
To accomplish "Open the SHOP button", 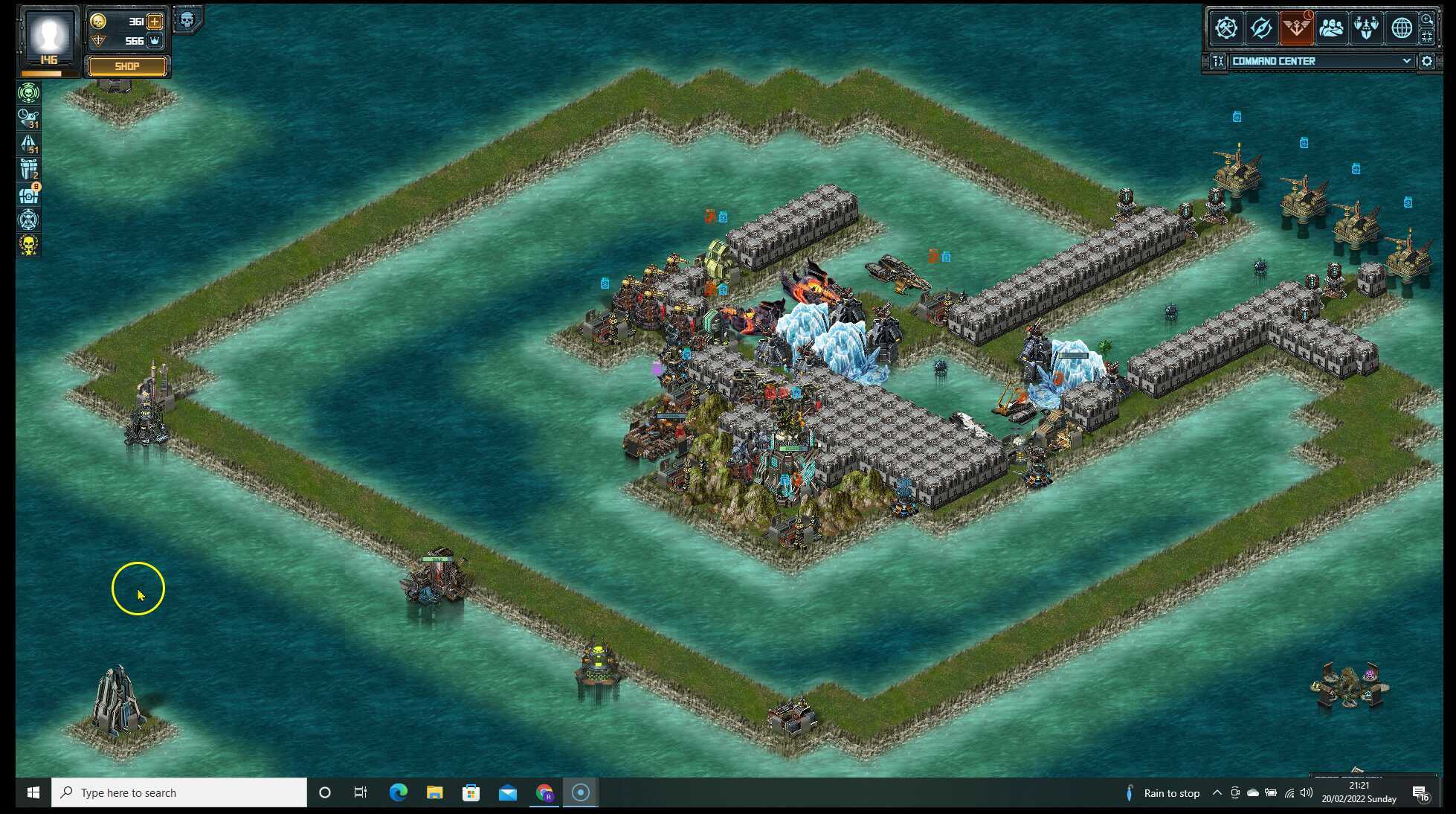I will coord(126,66).
